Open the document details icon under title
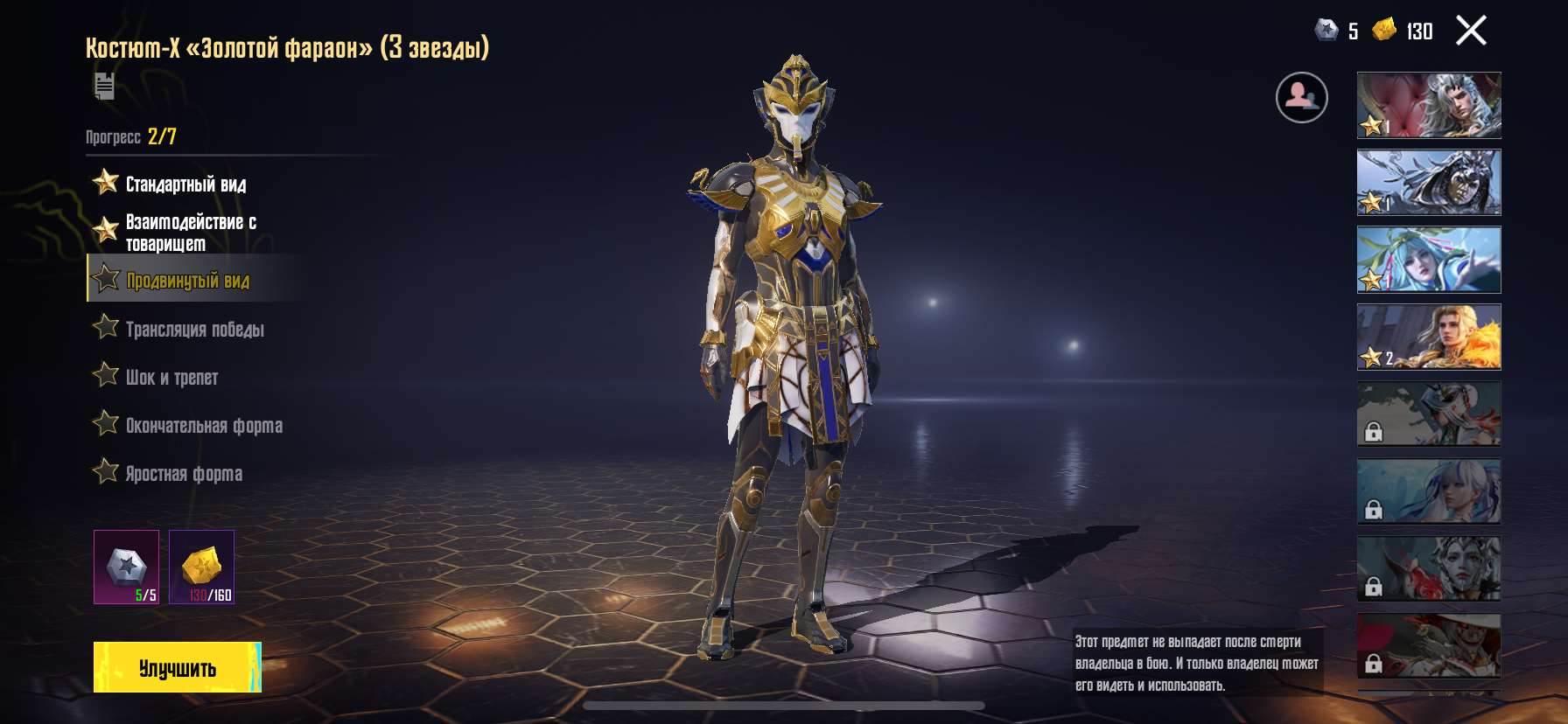This screenshot has height=724, width=1568. click(104, 86)
